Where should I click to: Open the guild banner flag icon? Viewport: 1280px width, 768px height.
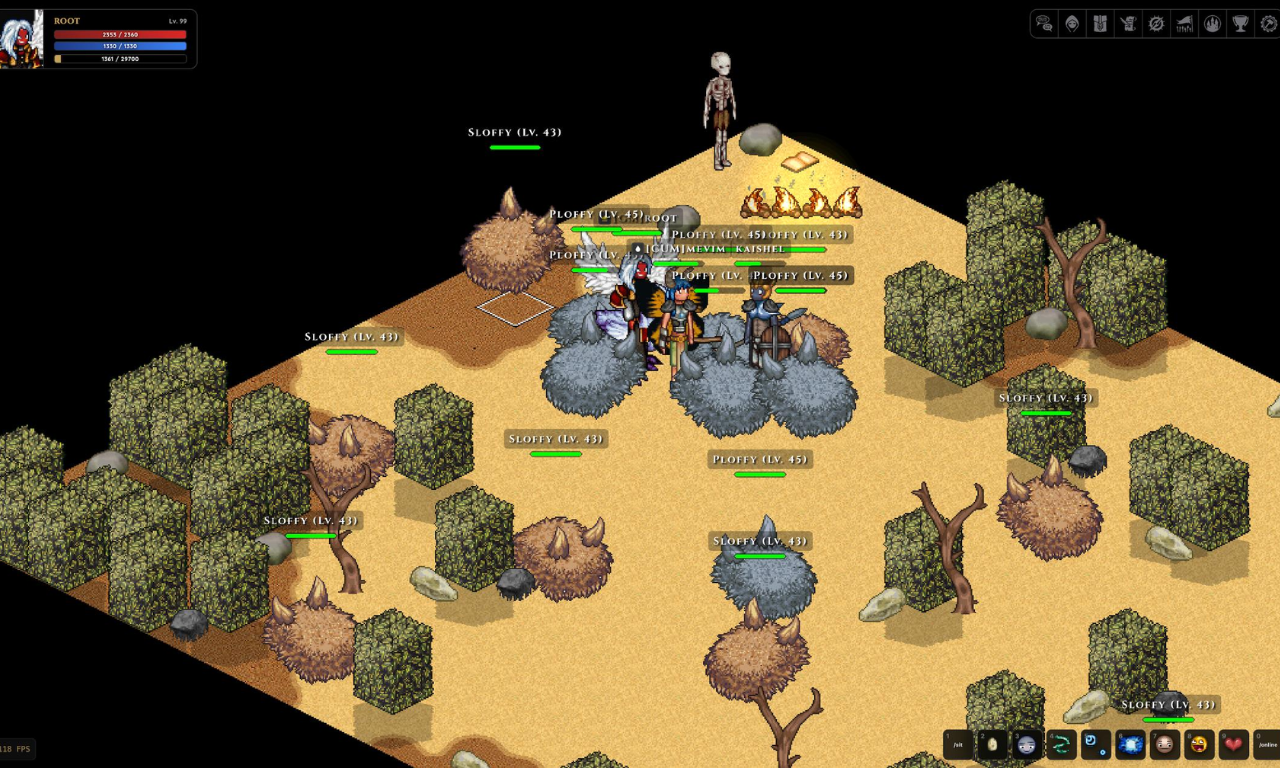(1184, 24)
